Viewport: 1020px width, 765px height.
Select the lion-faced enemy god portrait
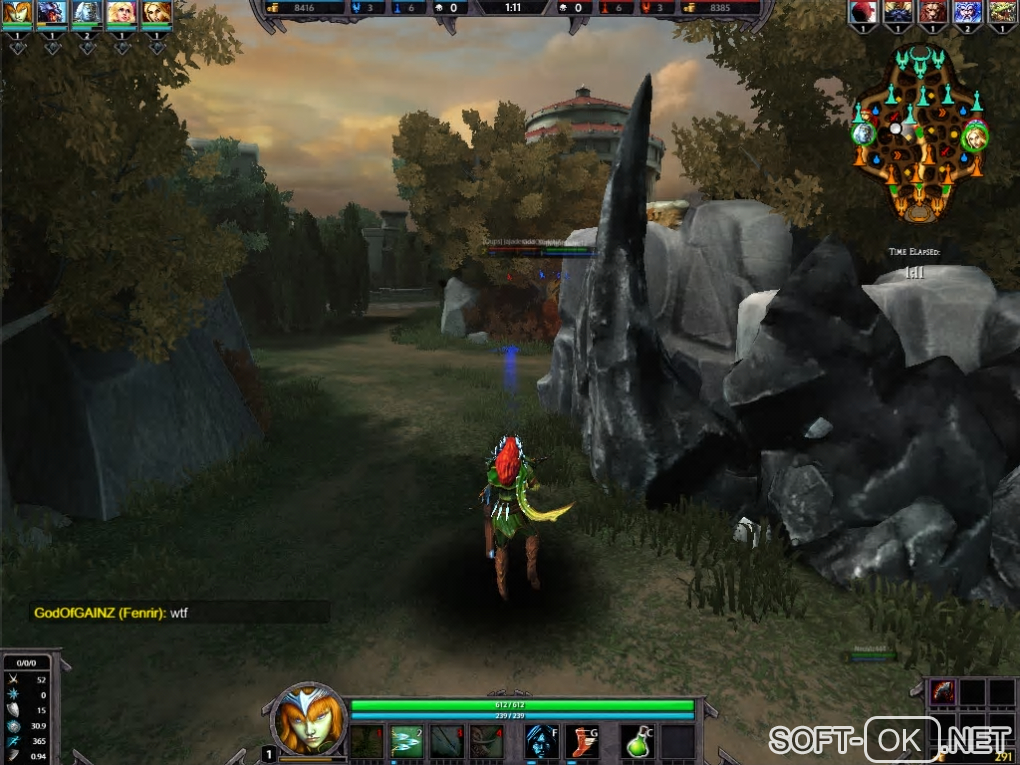[x=932, y=12]
